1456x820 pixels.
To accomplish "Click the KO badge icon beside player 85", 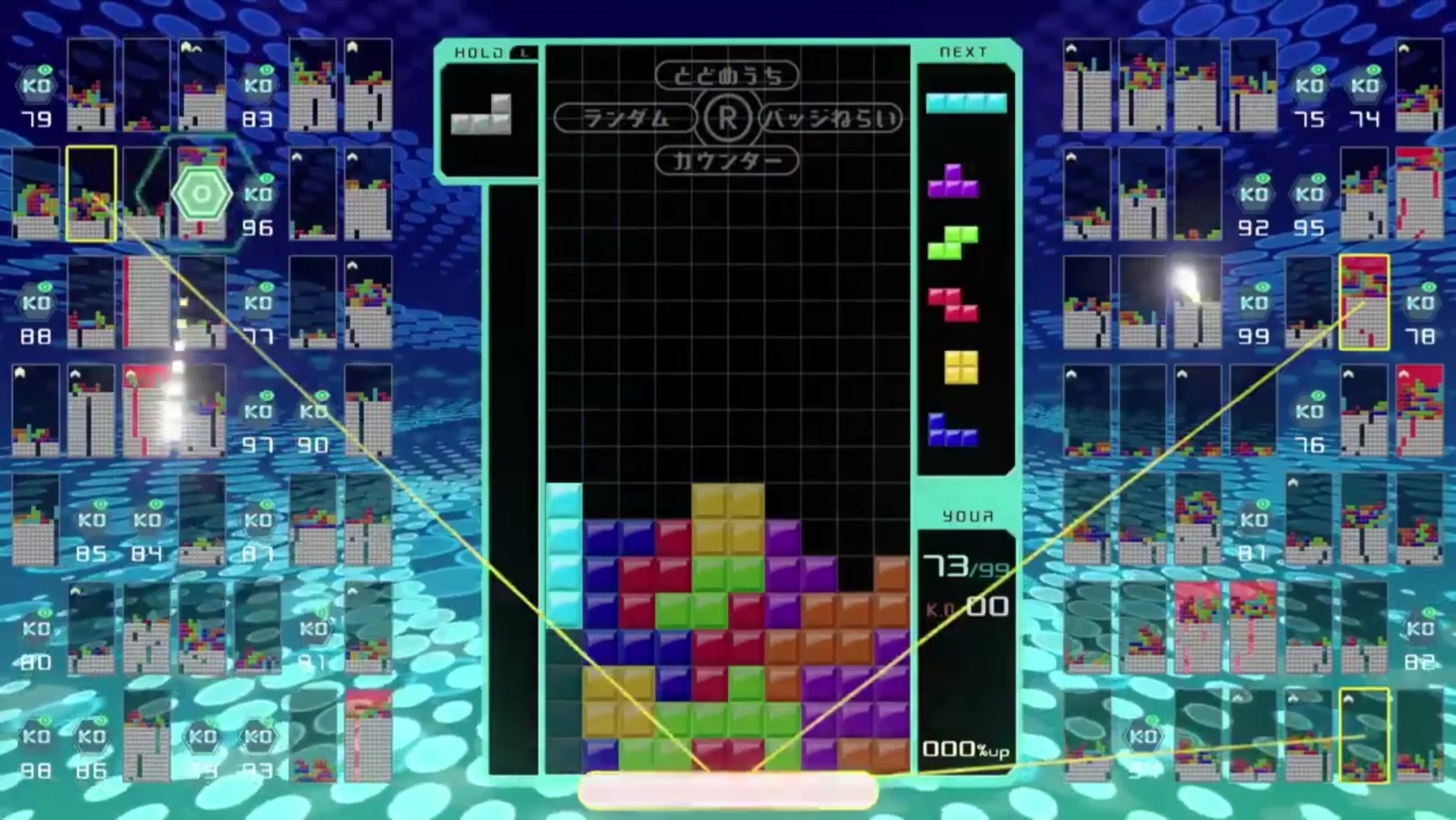I will coord(90,519).
